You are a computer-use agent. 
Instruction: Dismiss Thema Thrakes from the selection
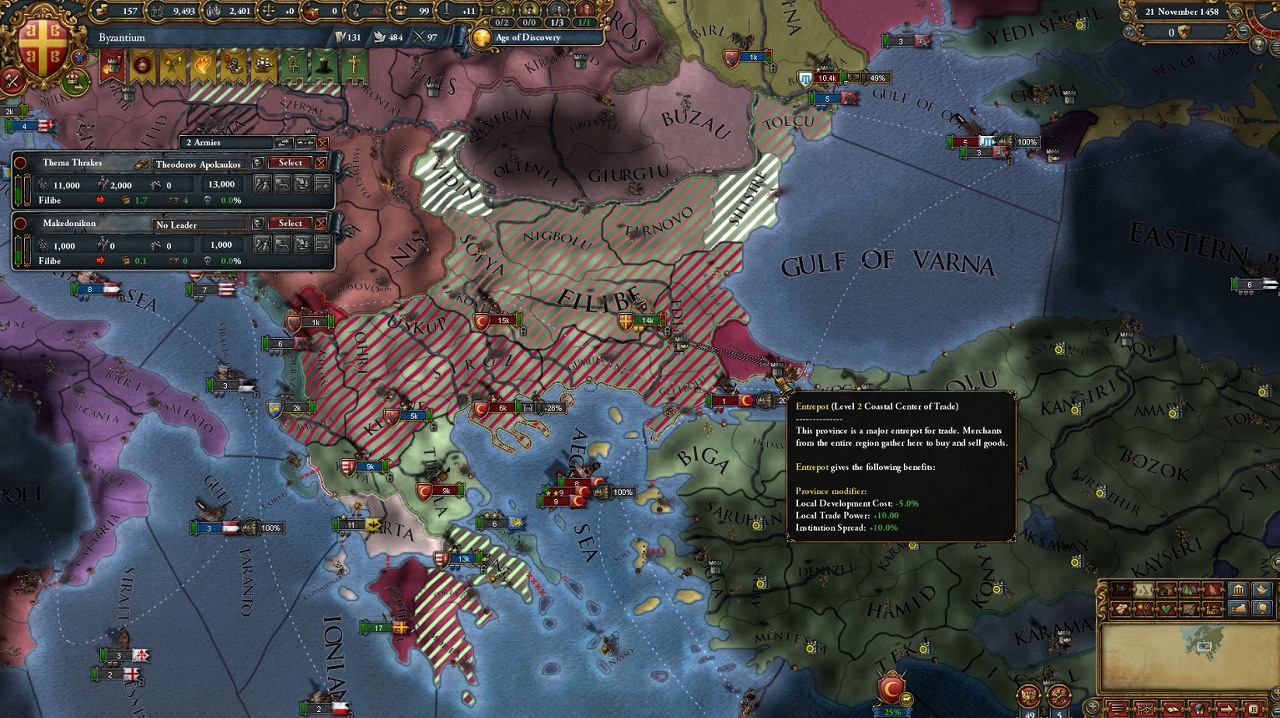321,163
